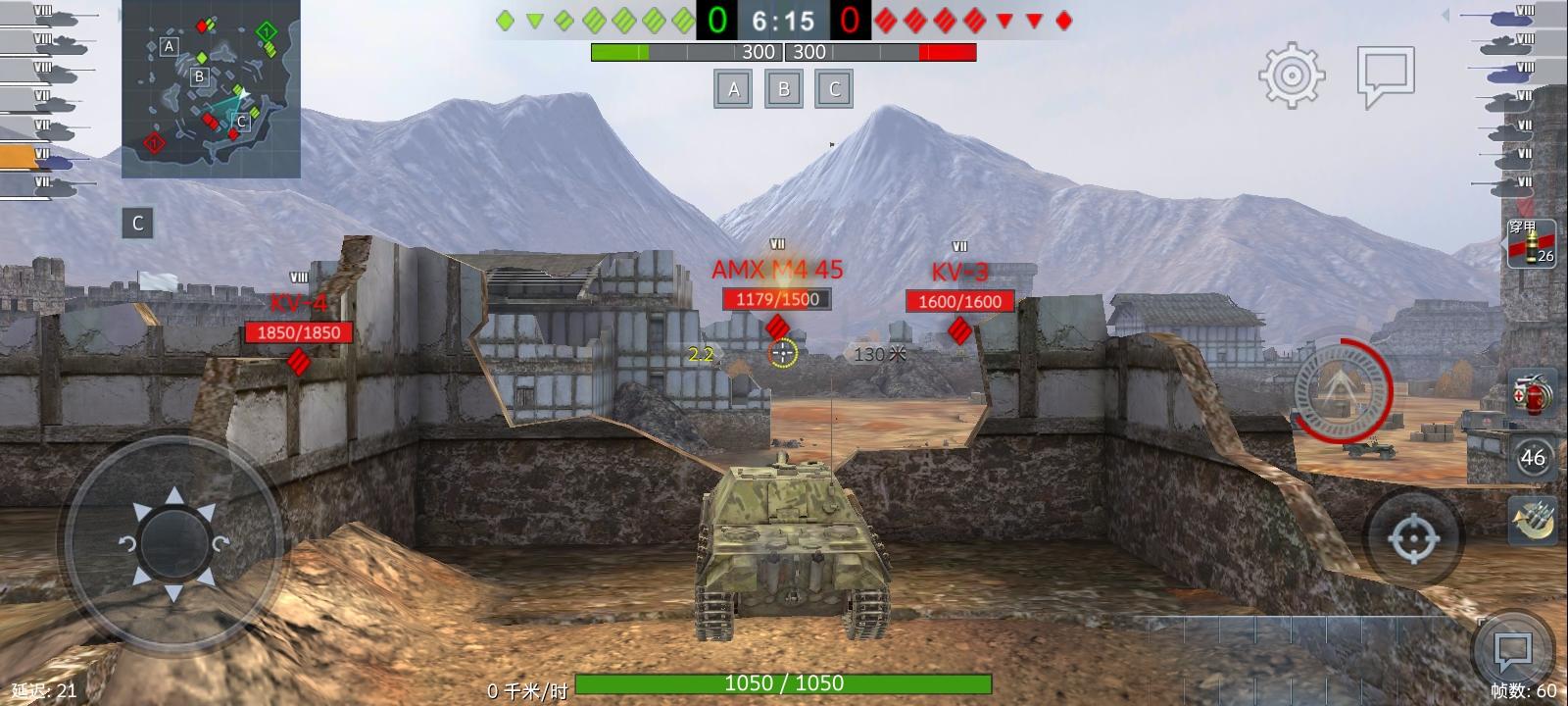Click capture point A button

click(733, 88)
